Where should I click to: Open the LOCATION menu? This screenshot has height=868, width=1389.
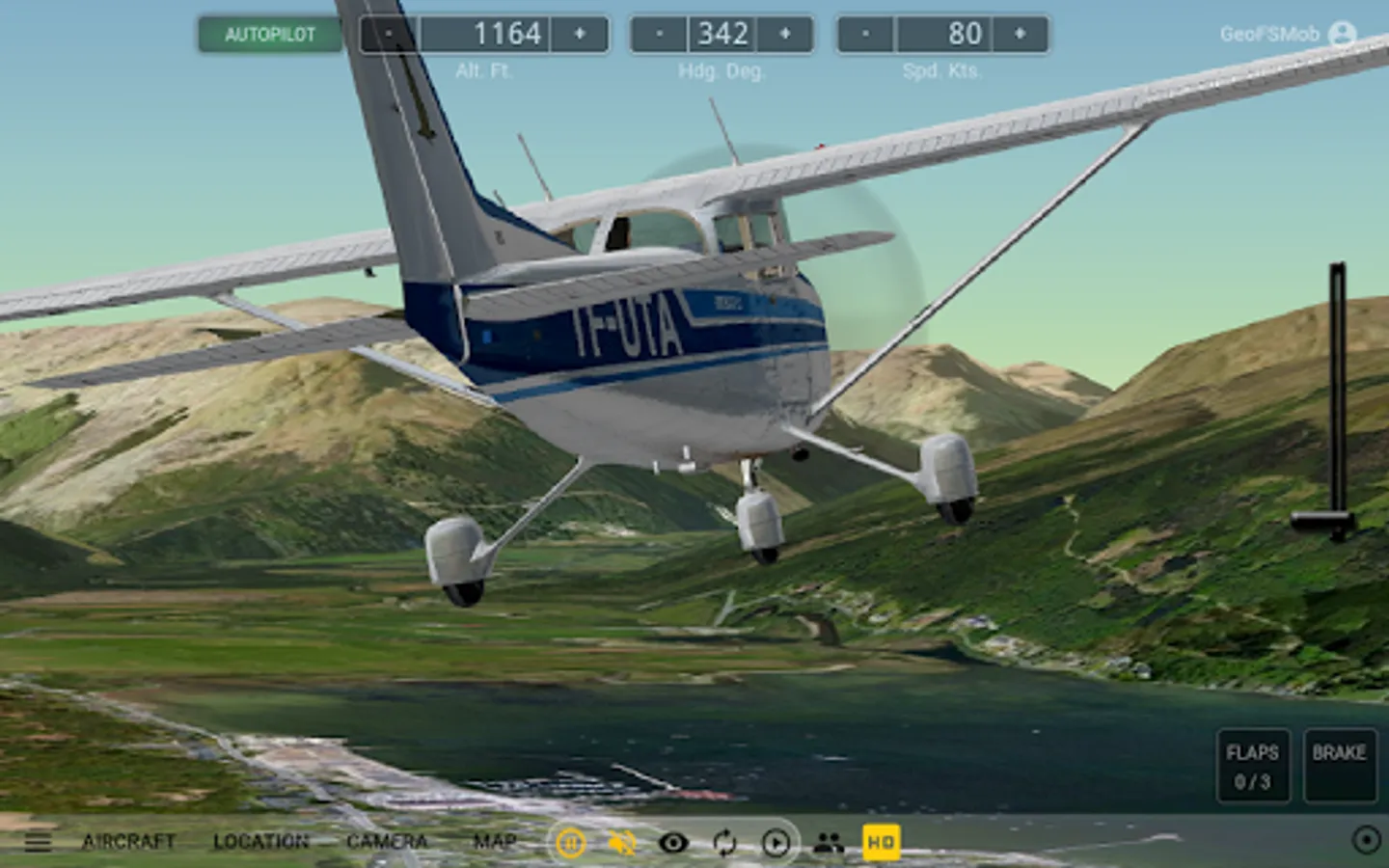(260, 842)
